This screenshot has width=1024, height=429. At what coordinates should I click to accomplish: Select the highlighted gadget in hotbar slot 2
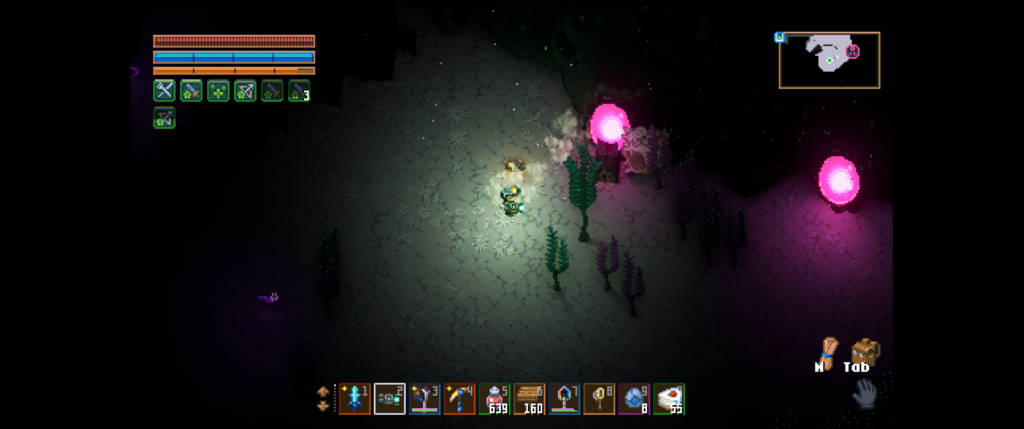[389, 399]
